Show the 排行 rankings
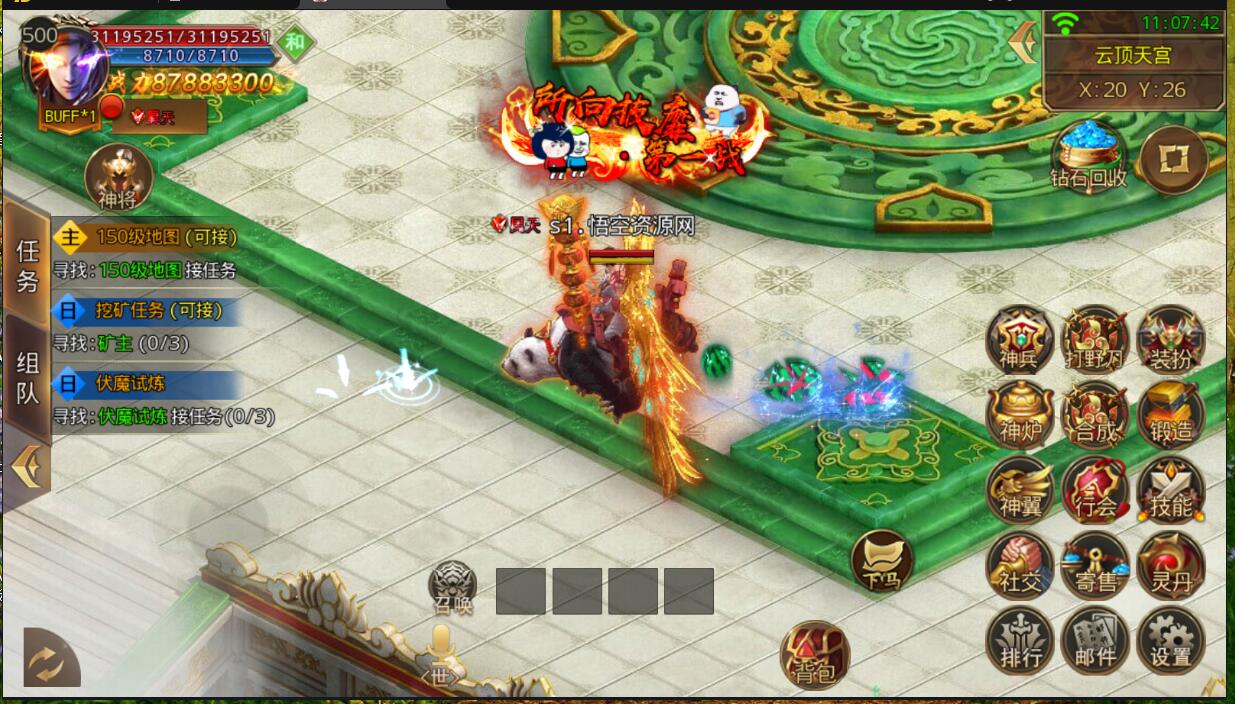The image size is (1235, 704). tap(1020, 640)
